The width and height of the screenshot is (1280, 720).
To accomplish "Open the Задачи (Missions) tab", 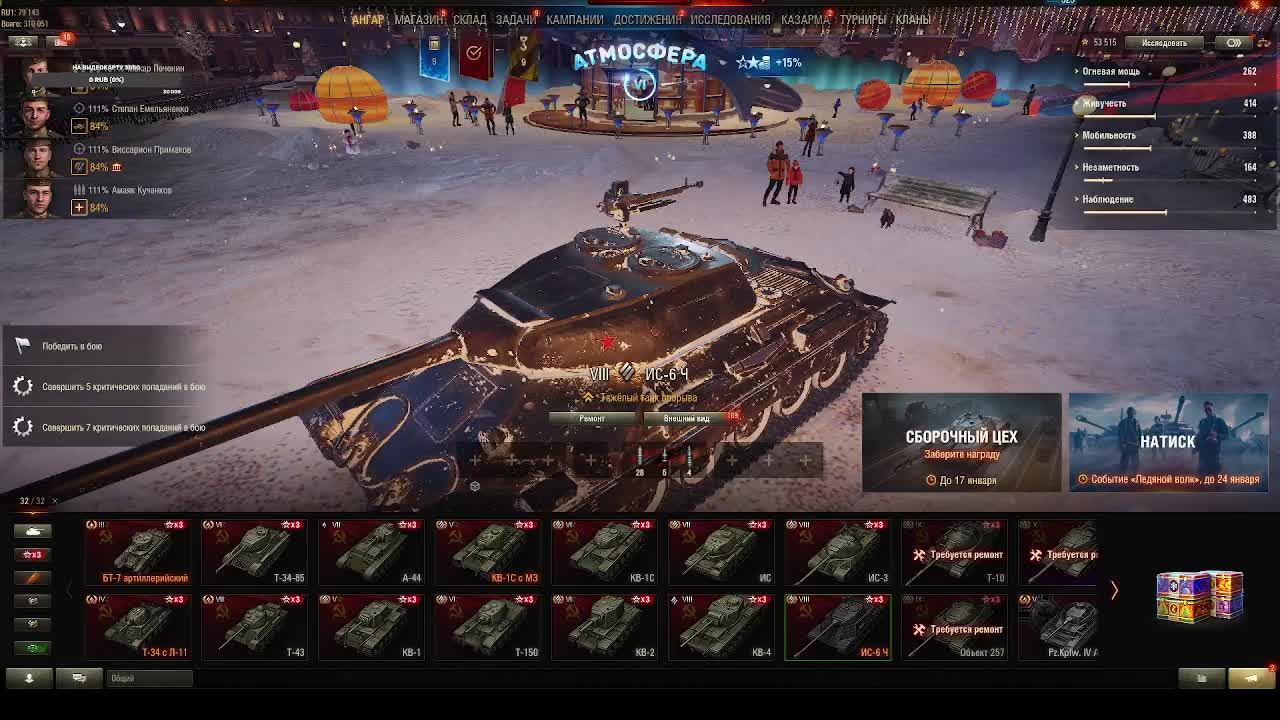I will pos(515,19).
